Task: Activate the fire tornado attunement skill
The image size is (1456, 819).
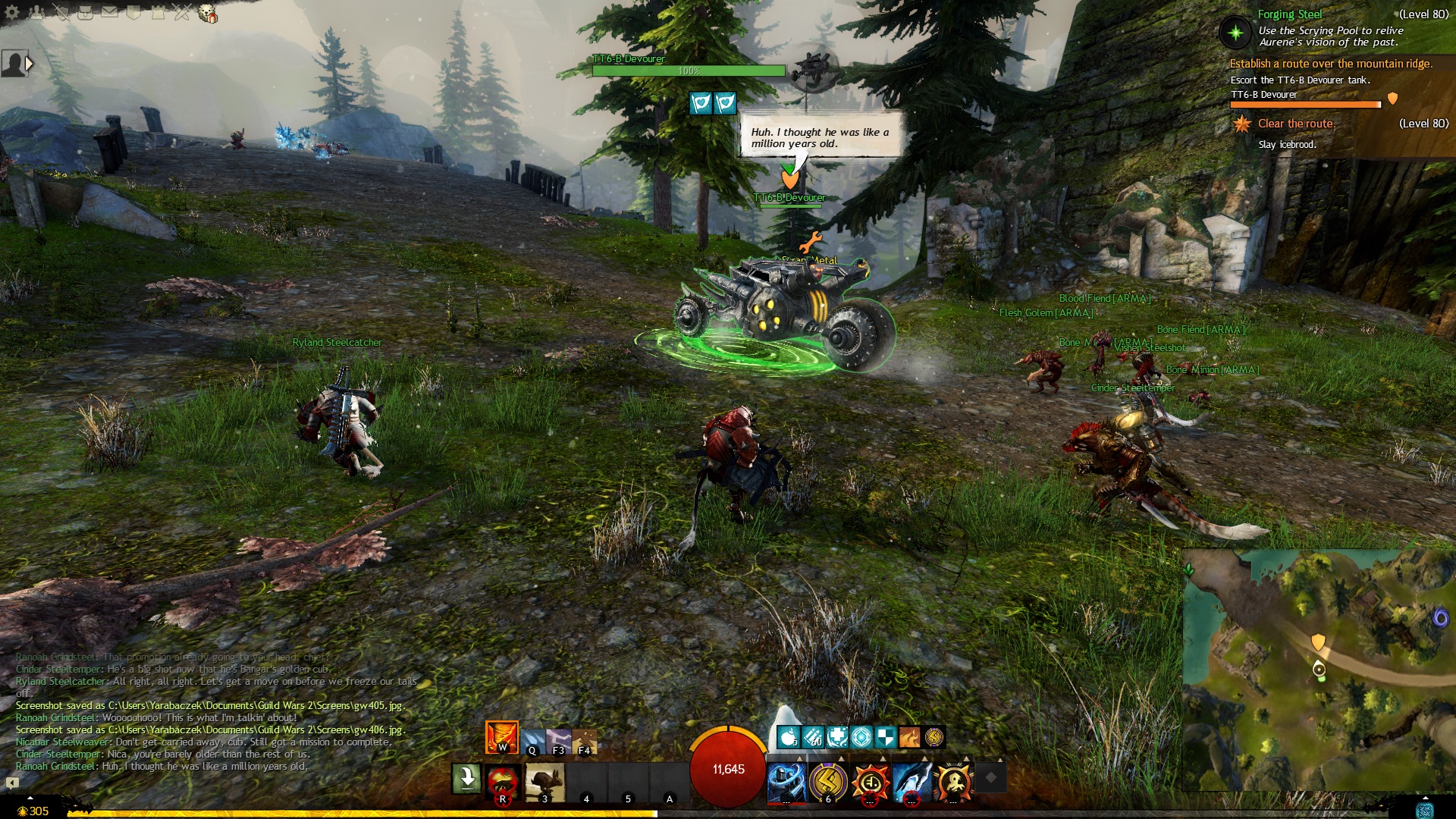Action: point(502,737)
